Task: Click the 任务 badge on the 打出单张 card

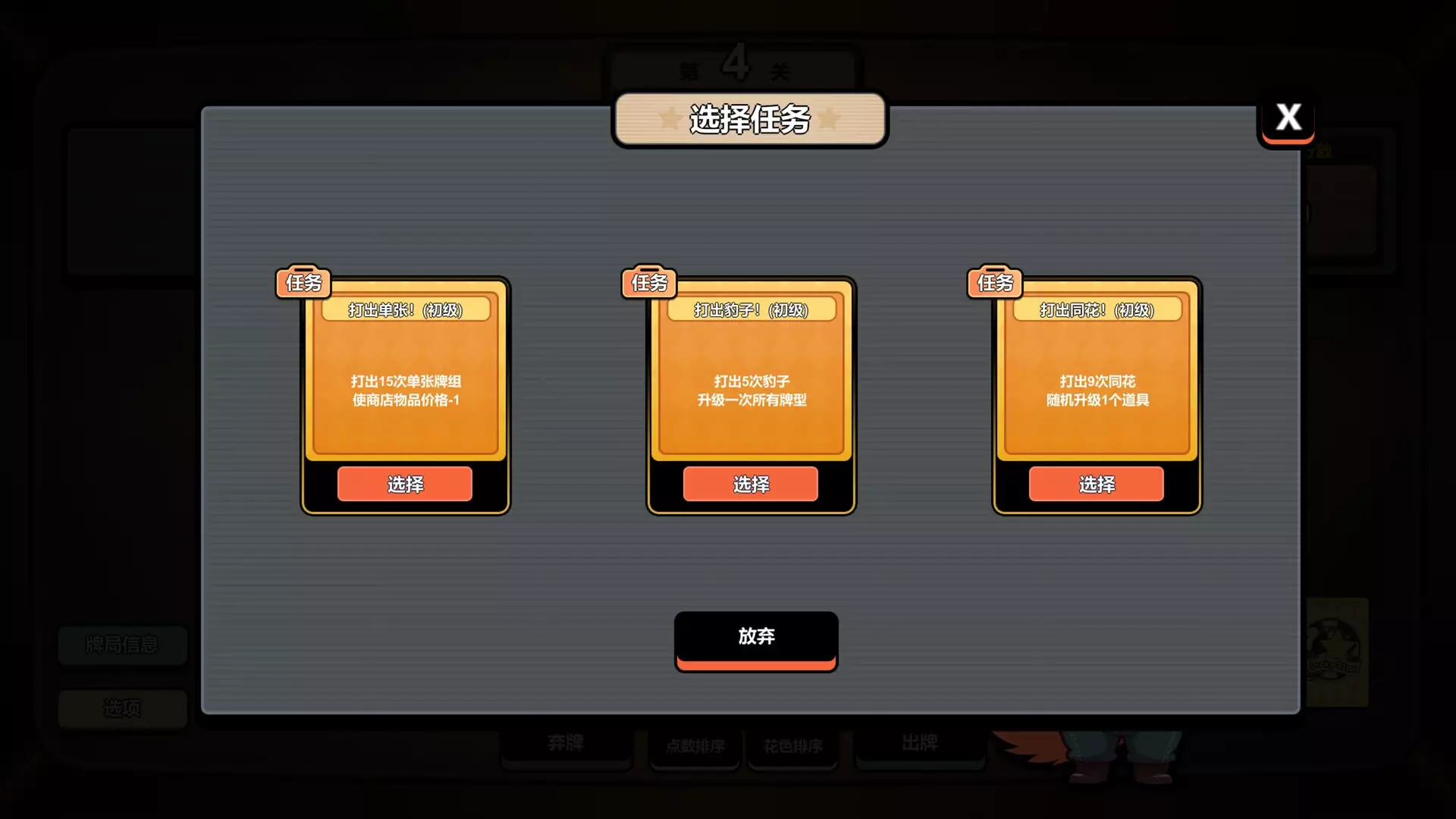Action: coord(303,282)
